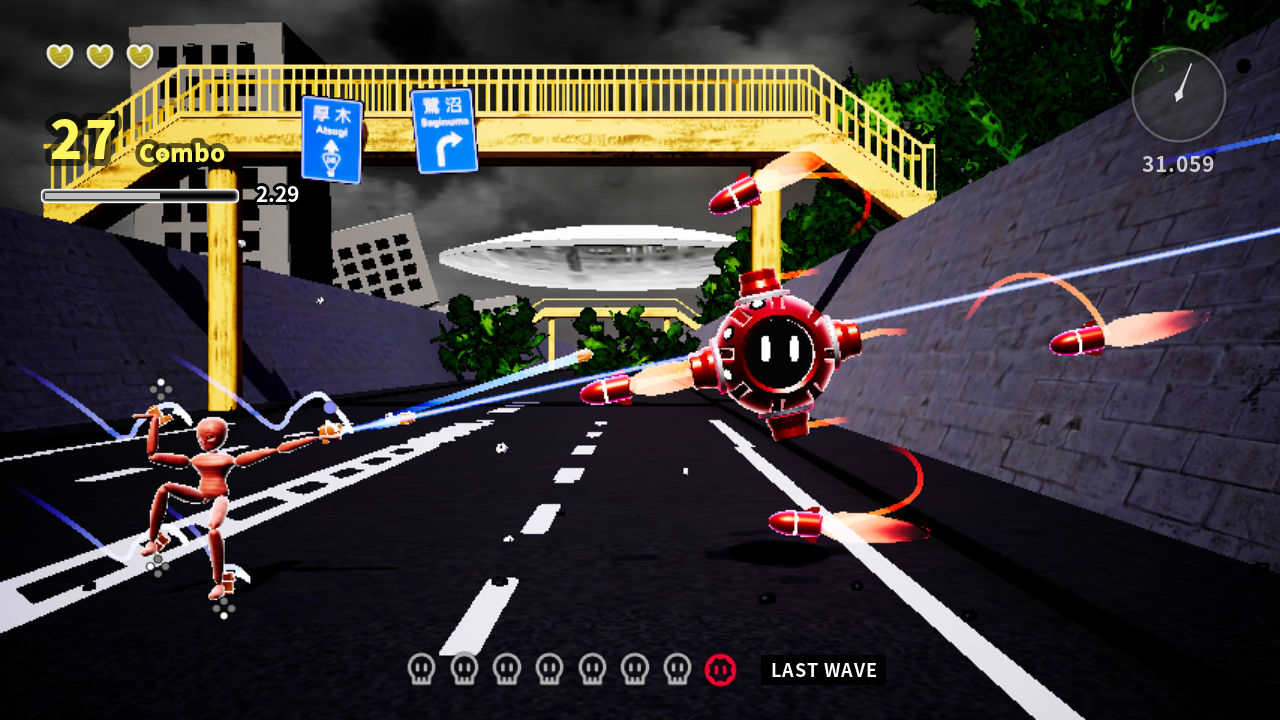Click the combo progress bar showing 2.29
Image resolution: width=1280 pixels, height=720 pixels.
click(x=138, y=197)
